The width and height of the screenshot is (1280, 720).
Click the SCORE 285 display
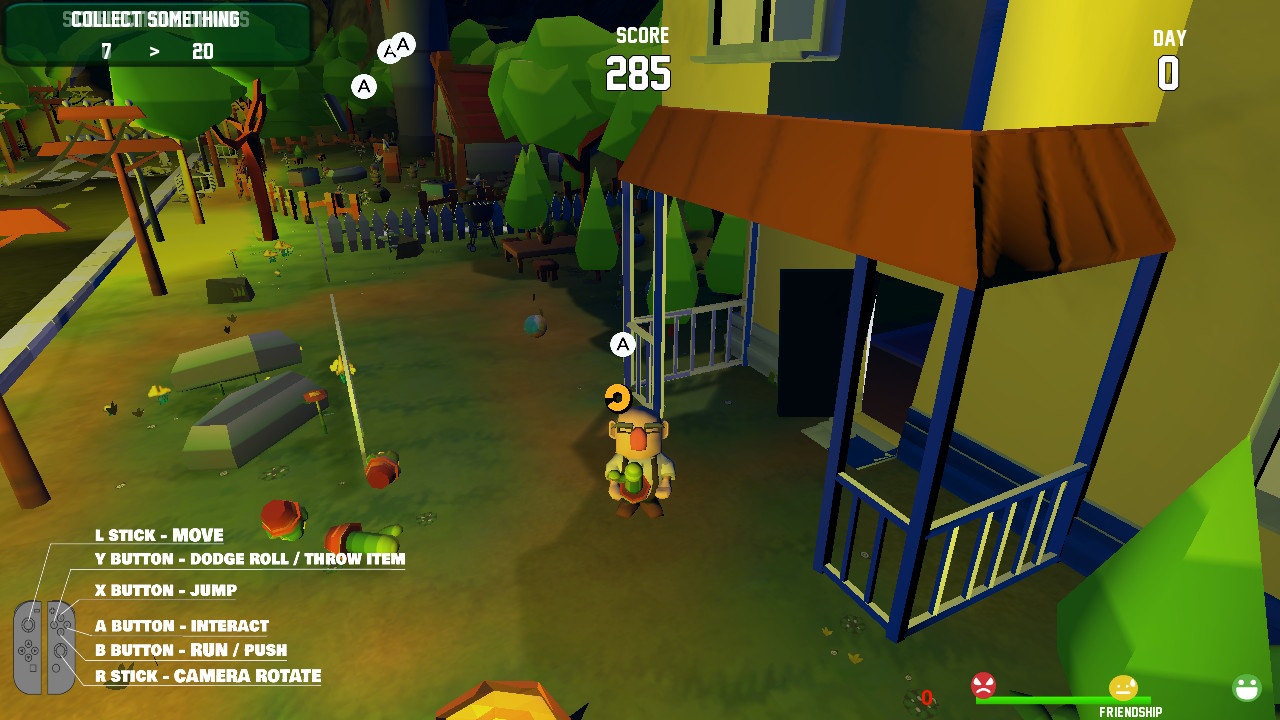pyautogui.click(x=642, y=62)
